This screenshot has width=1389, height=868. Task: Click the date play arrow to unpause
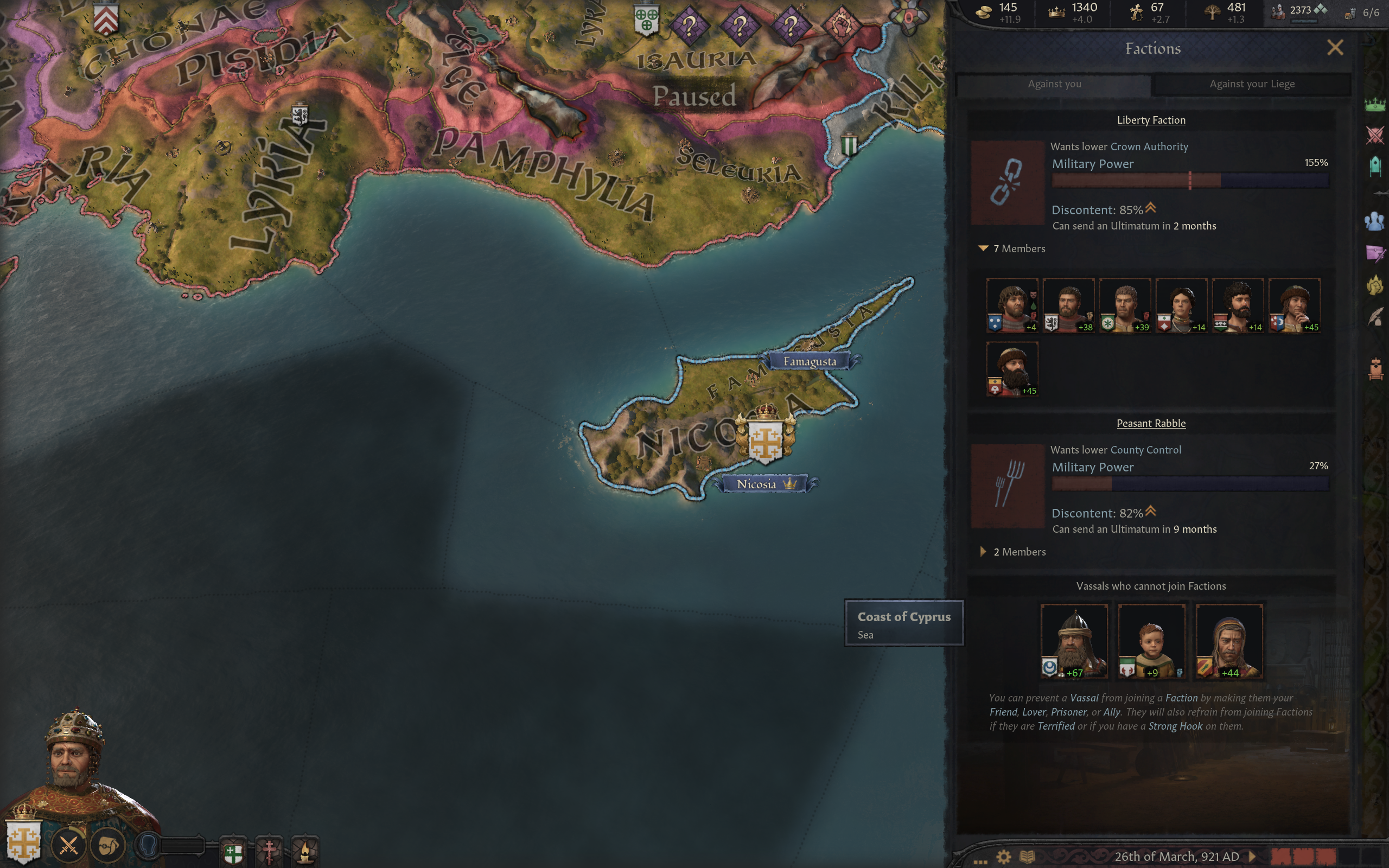[x=1252, y=857]
